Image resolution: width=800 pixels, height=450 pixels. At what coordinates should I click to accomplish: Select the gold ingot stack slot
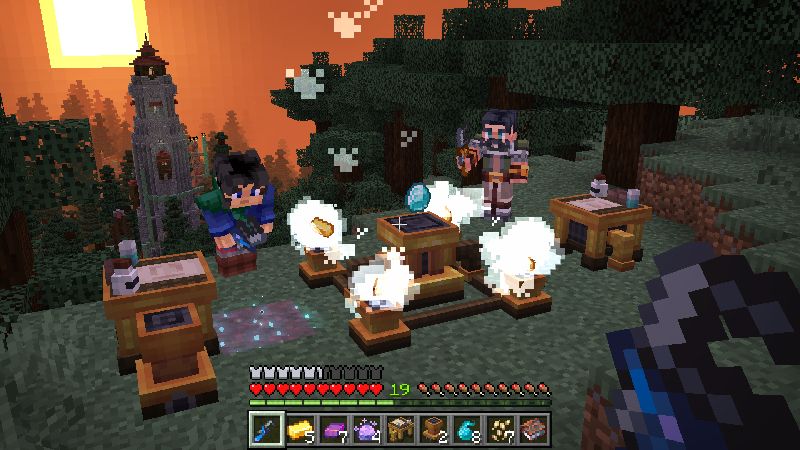tap(299, 428)
